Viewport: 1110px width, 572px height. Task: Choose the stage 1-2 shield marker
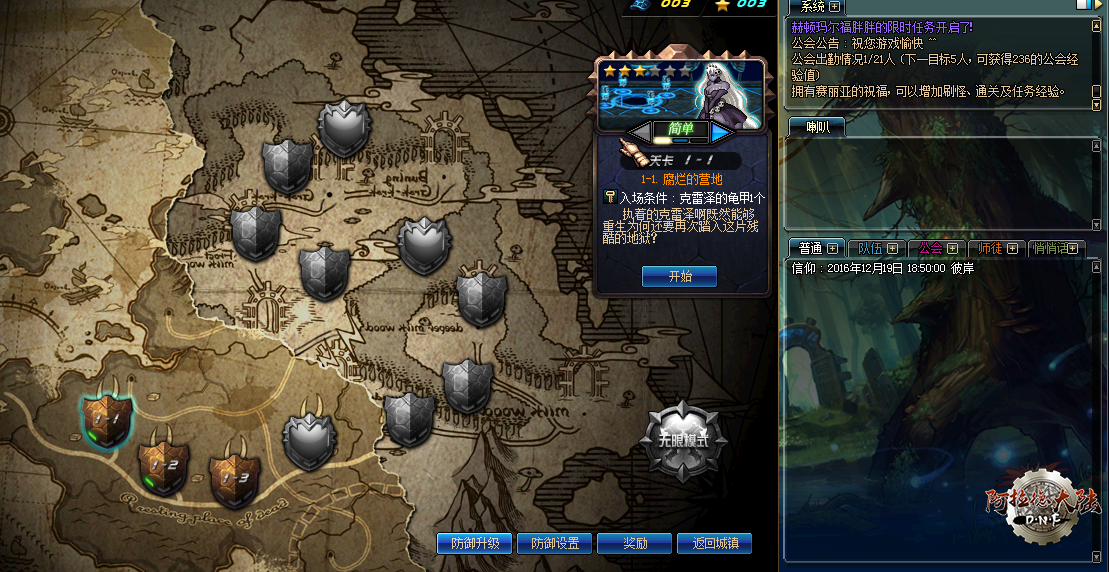tap(164, 465)
